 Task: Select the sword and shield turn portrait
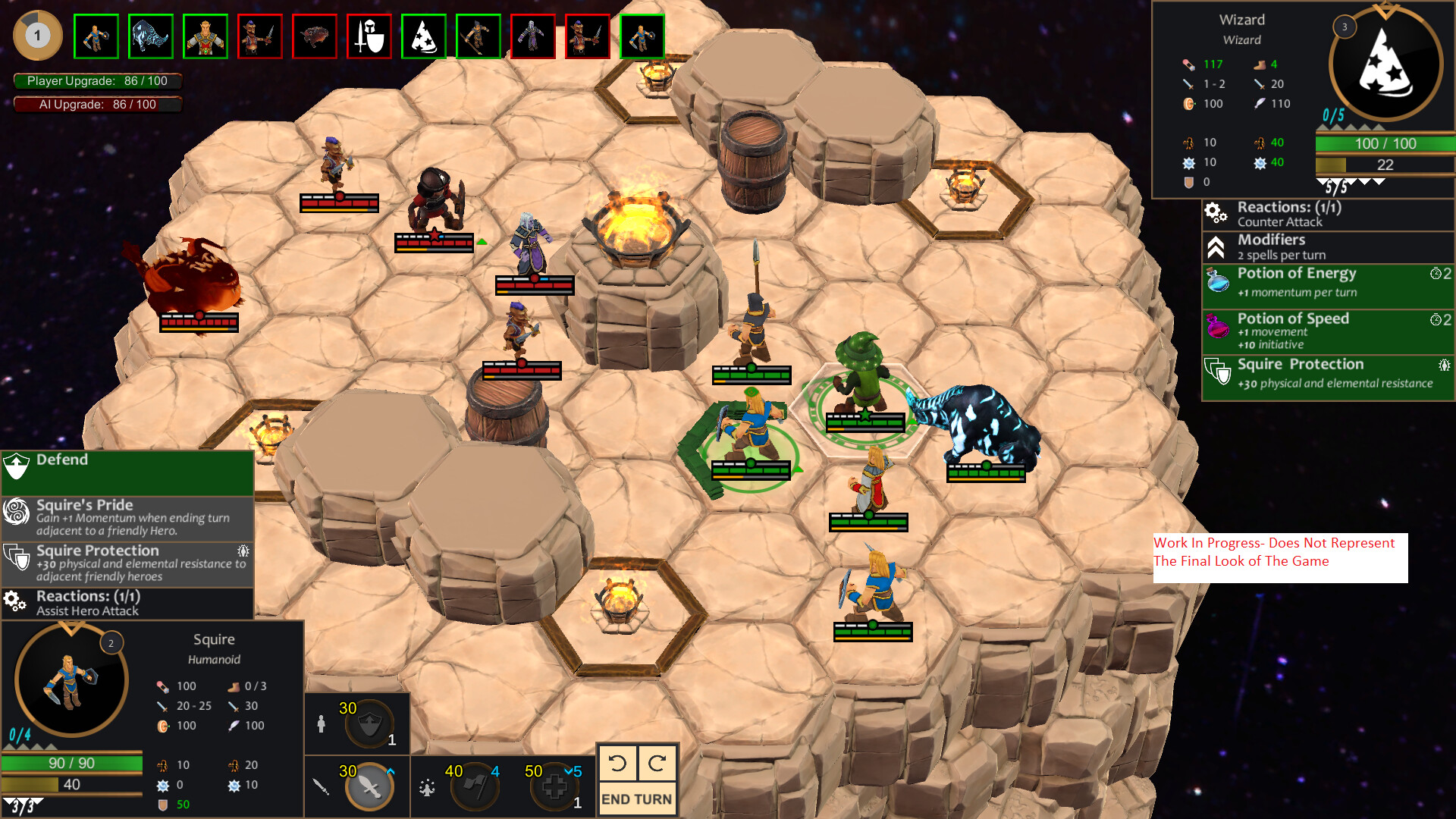[369, 36]
